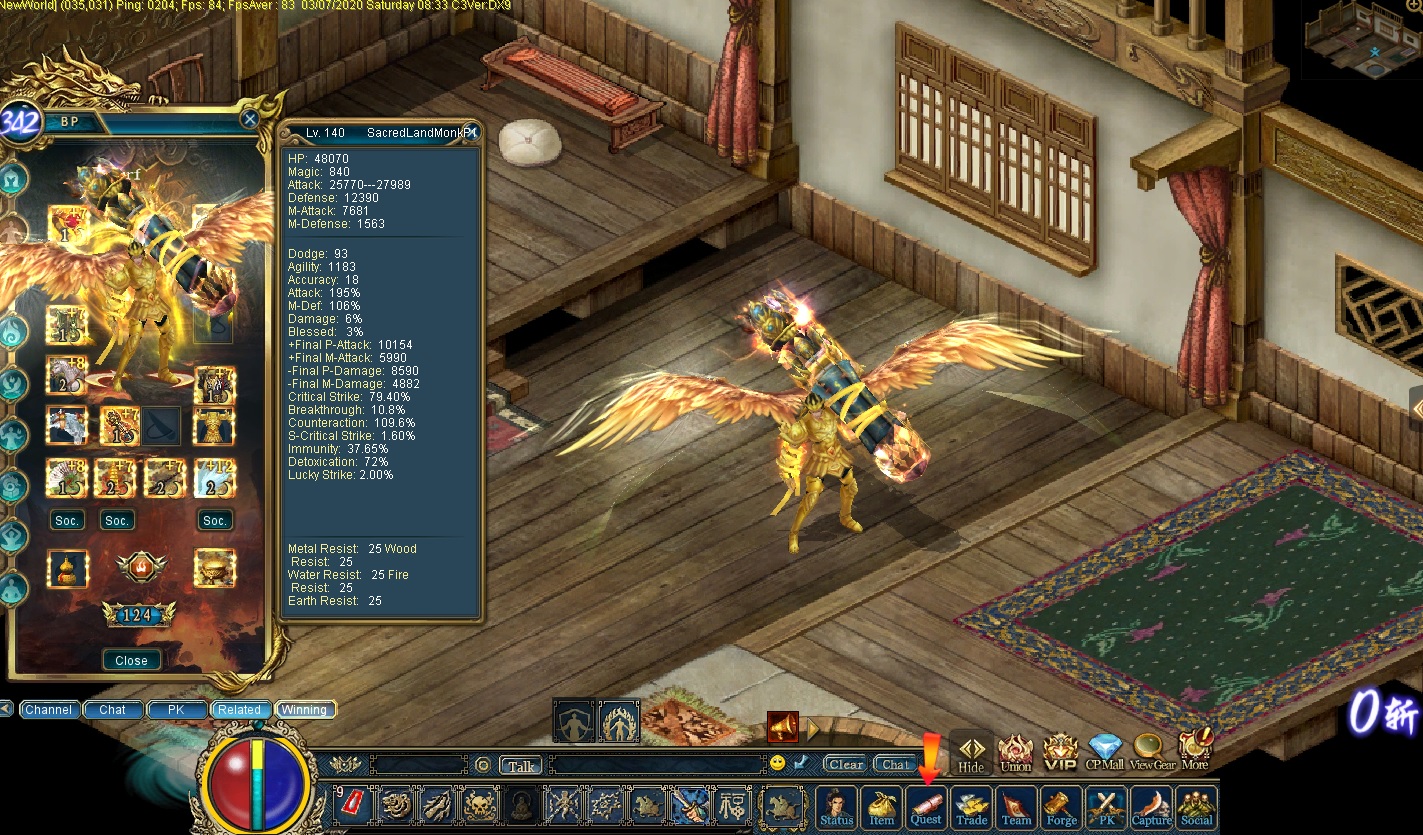Open the Trade window
The image size is (1423, 835).
tap(971, 806)
